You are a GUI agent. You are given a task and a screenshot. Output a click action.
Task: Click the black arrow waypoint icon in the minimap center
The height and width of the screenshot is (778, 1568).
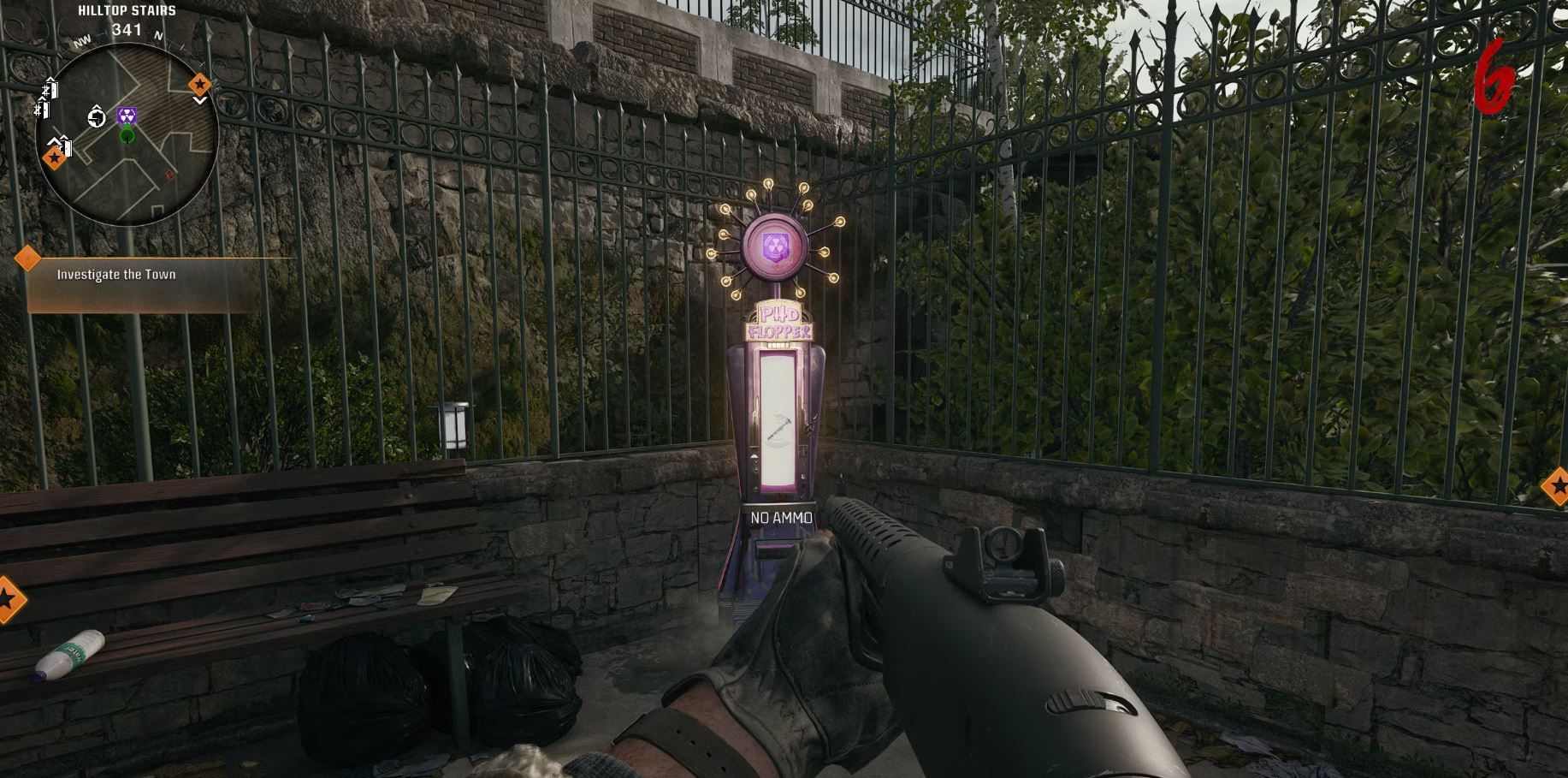coord(96,116)
